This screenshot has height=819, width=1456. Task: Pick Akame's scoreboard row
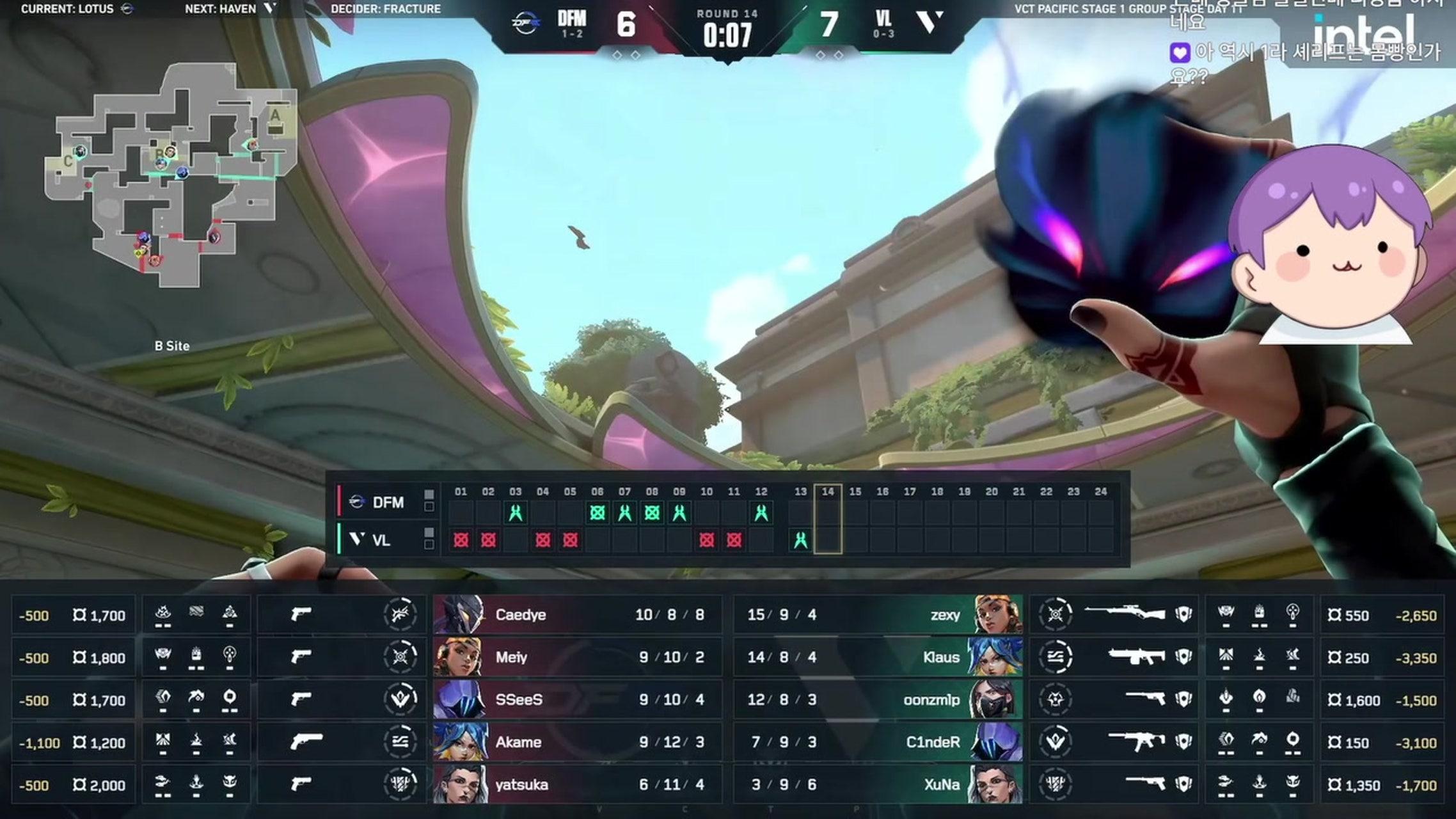(577, 742)
